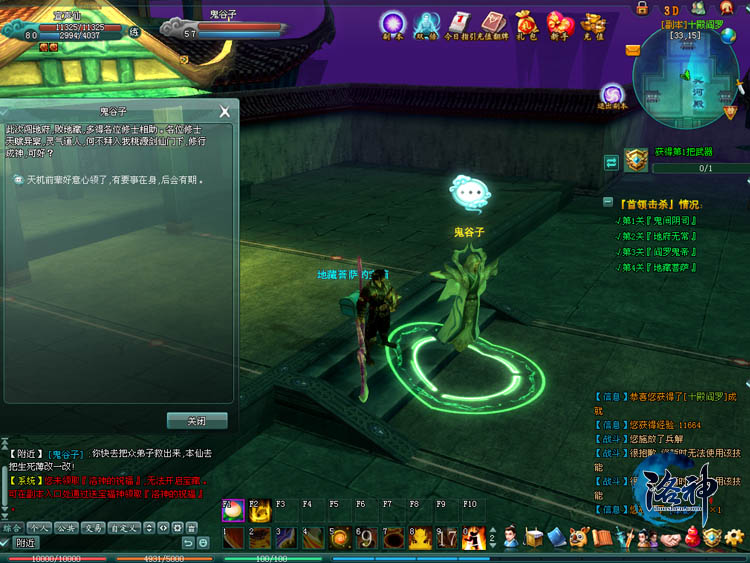Close the 鬼谷子 dialogue with the X

tap(225, 112)
